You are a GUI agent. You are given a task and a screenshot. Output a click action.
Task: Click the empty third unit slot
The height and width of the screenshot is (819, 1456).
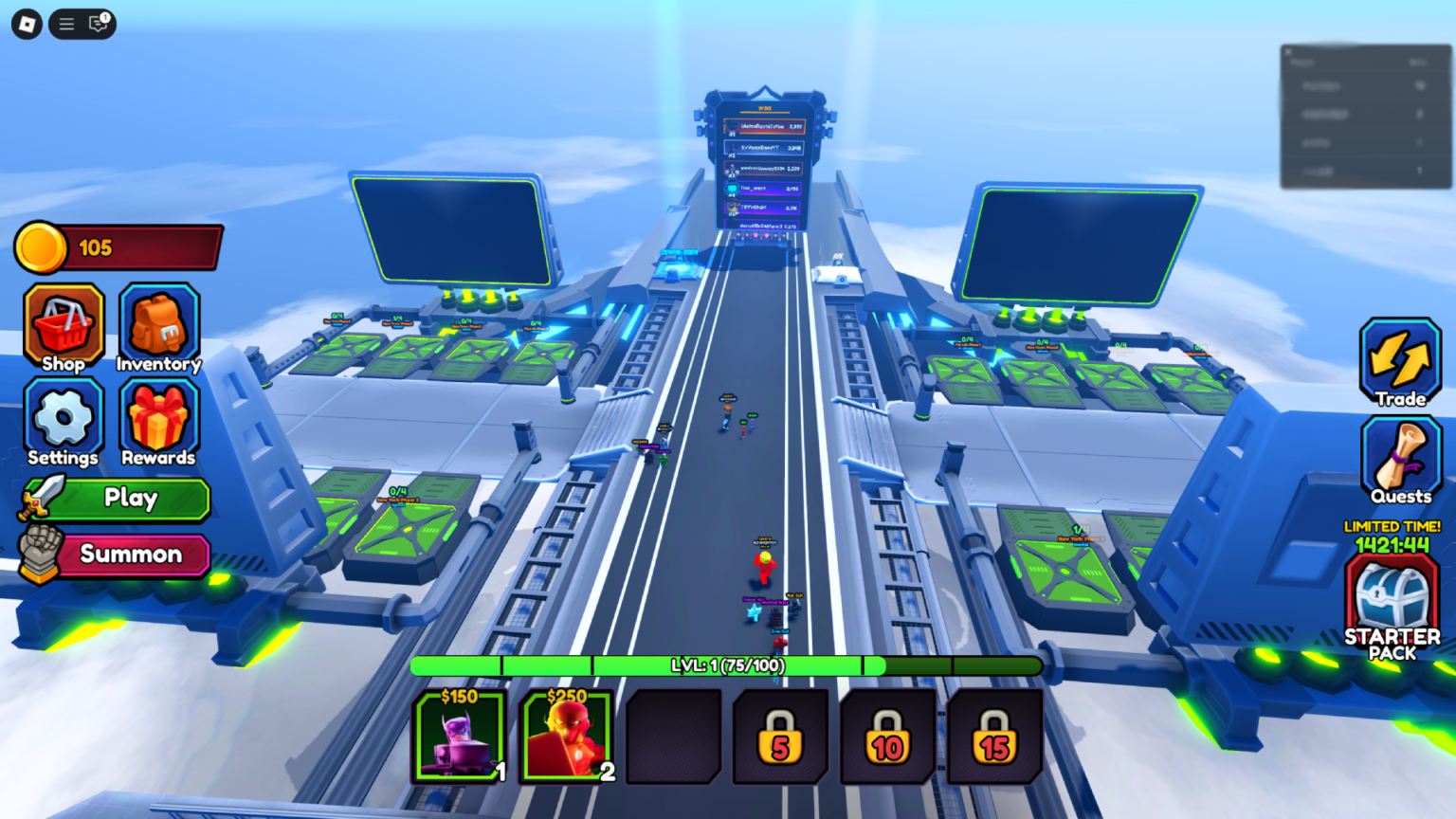point(673,736)
